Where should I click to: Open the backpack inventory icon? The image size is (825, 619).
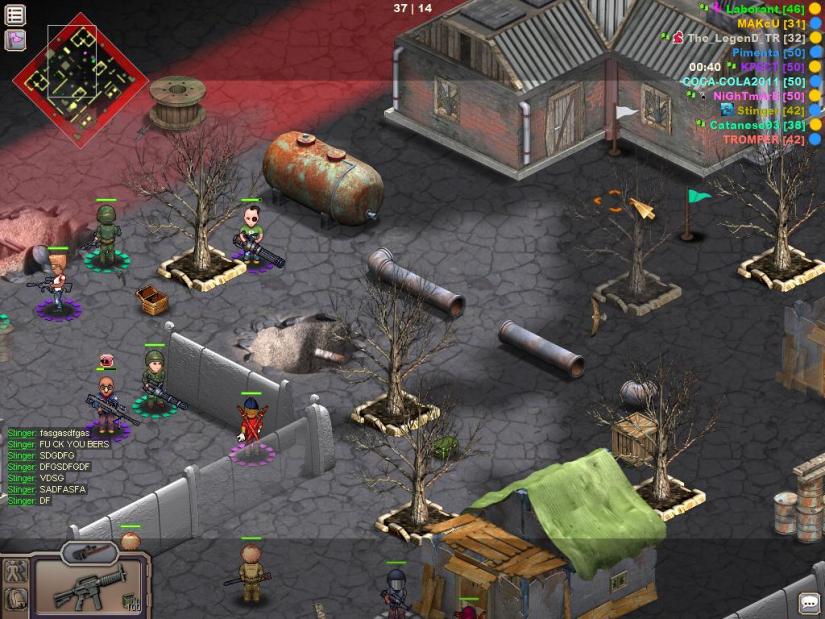pos(14,599)
